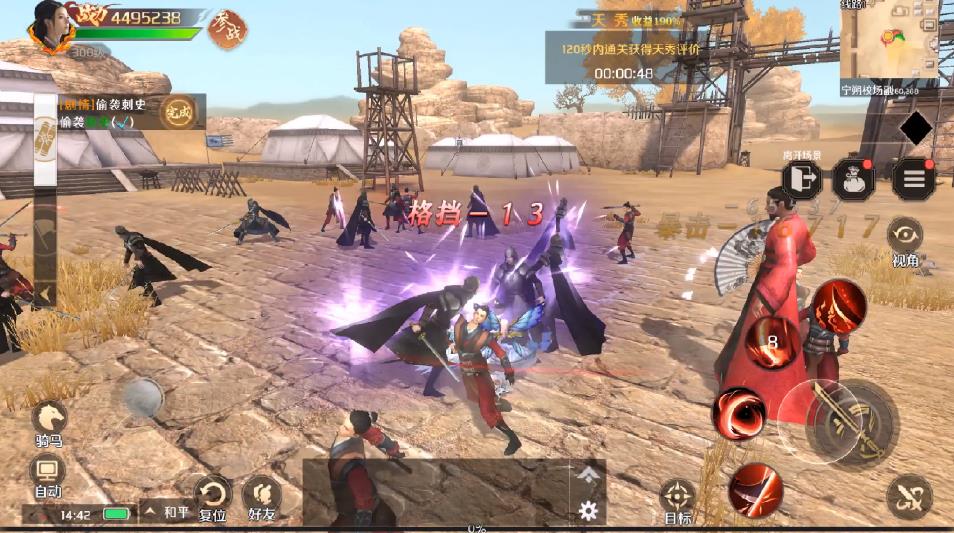Viewport: 954px width, 533px height.
Task: Switch weapons with the crossed-swords button
Action: [x=908, y=497]
